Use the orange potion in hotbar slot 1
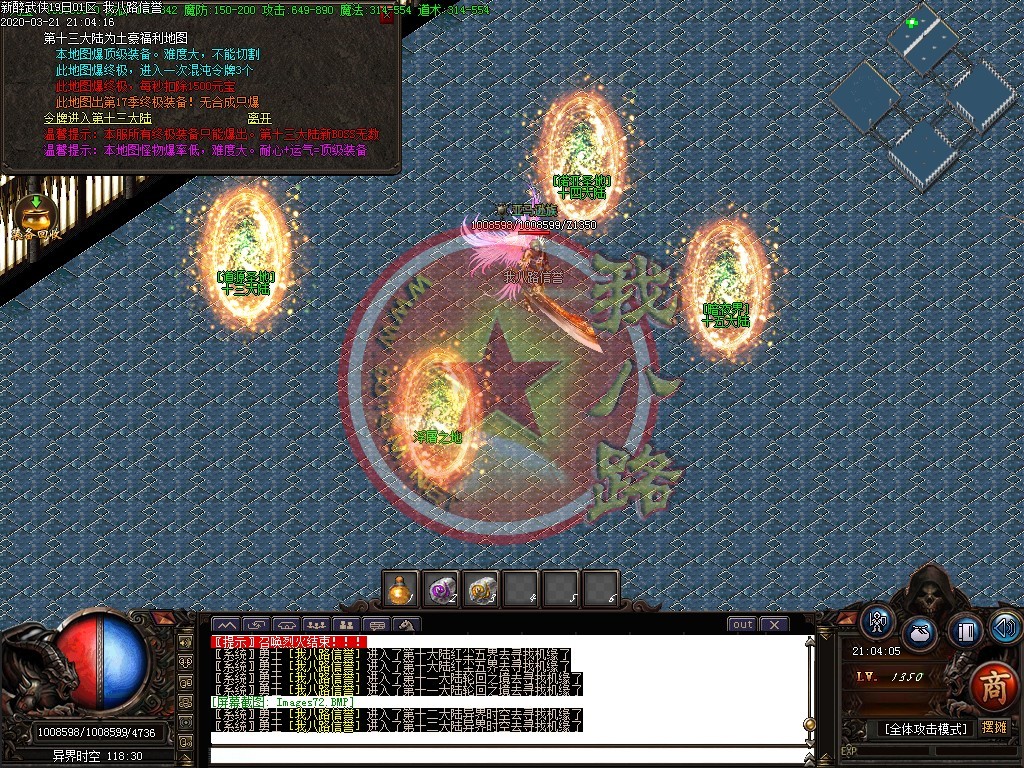 pyautogui.click(x=402, y=589)
